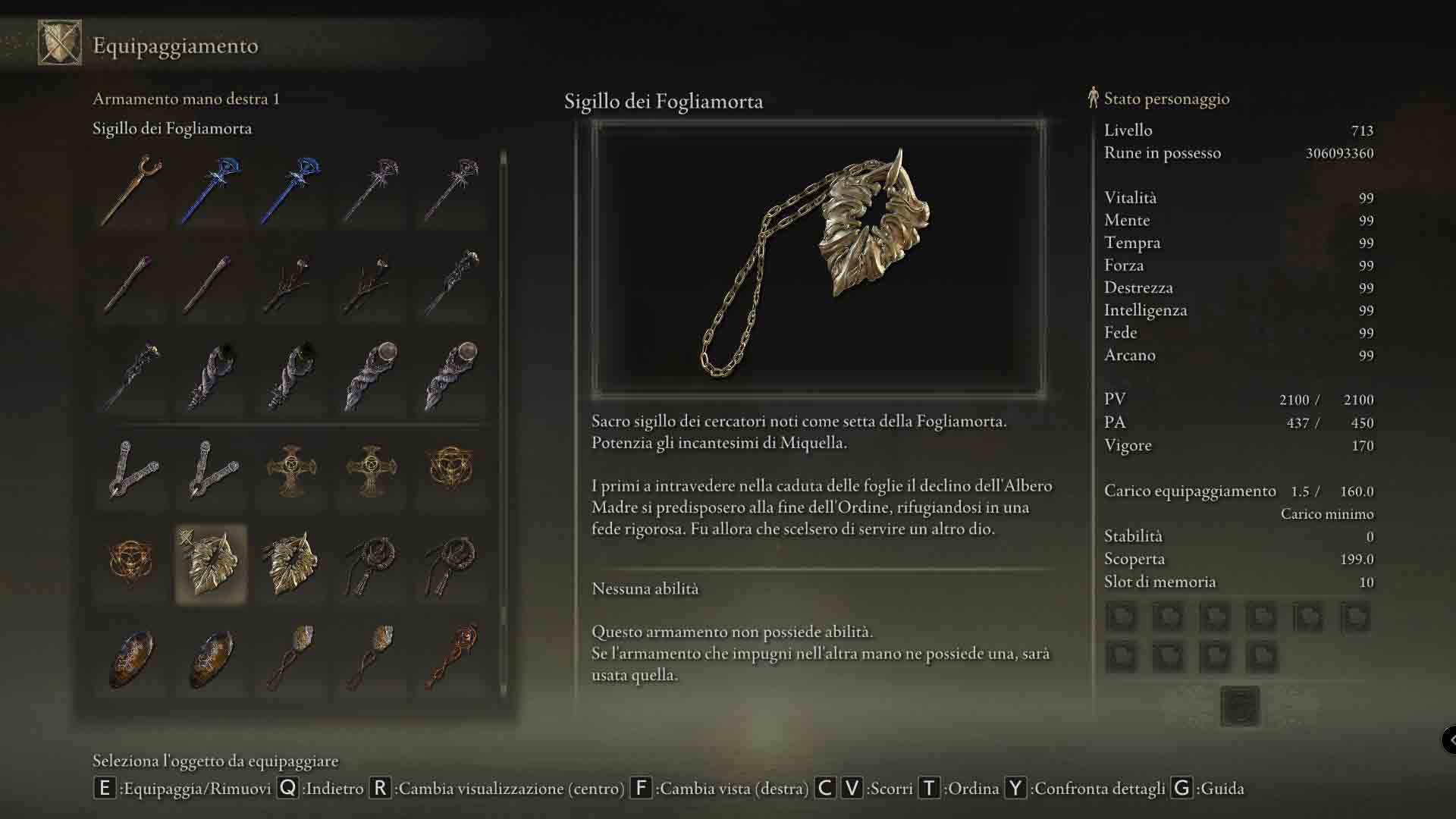The width and height of the screenshot is (1456, 819).
Task: Expand the side overlay arrow tab
Action: pos(1449,739)
